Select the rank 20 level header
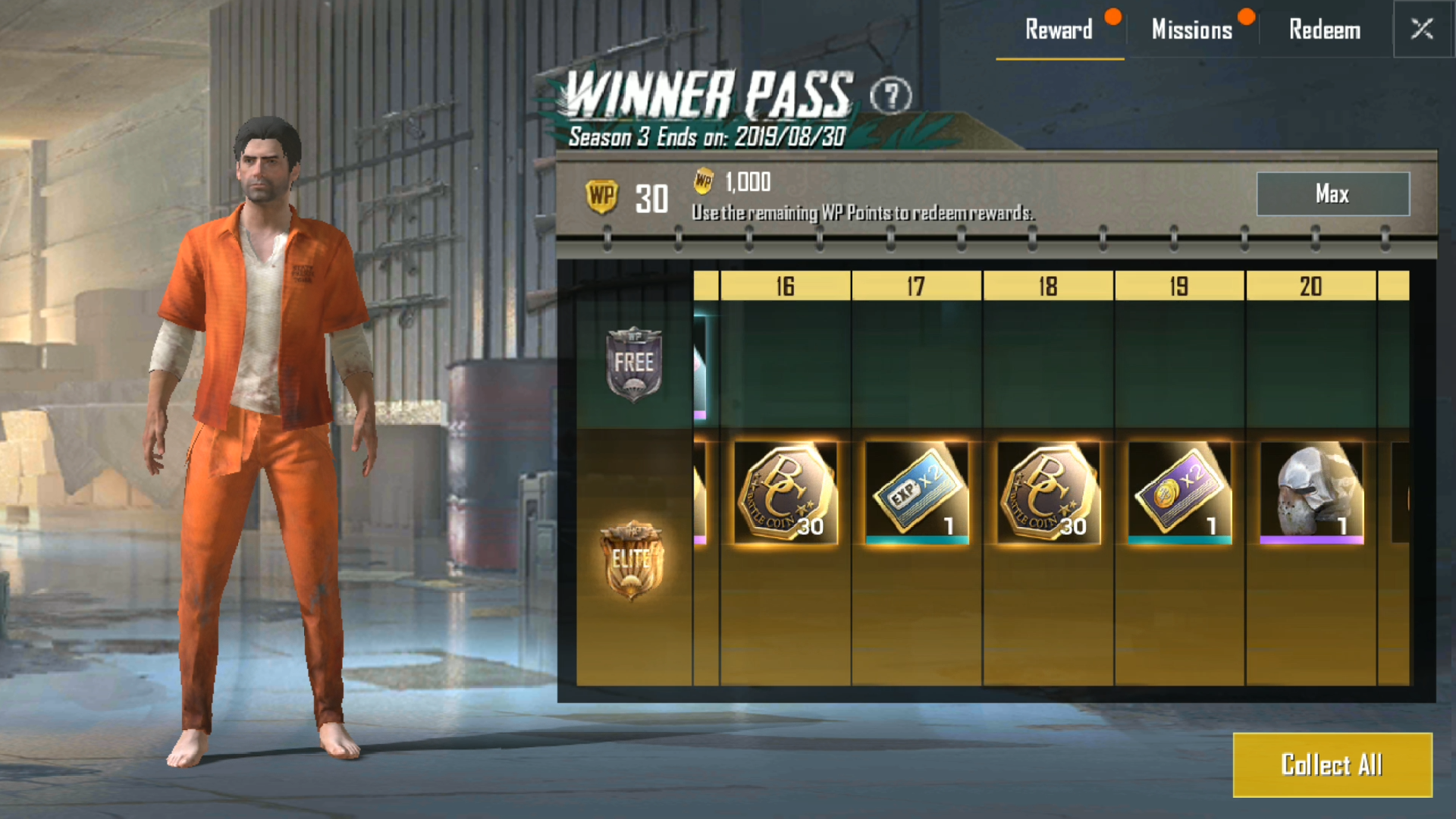 [1312, 287]
